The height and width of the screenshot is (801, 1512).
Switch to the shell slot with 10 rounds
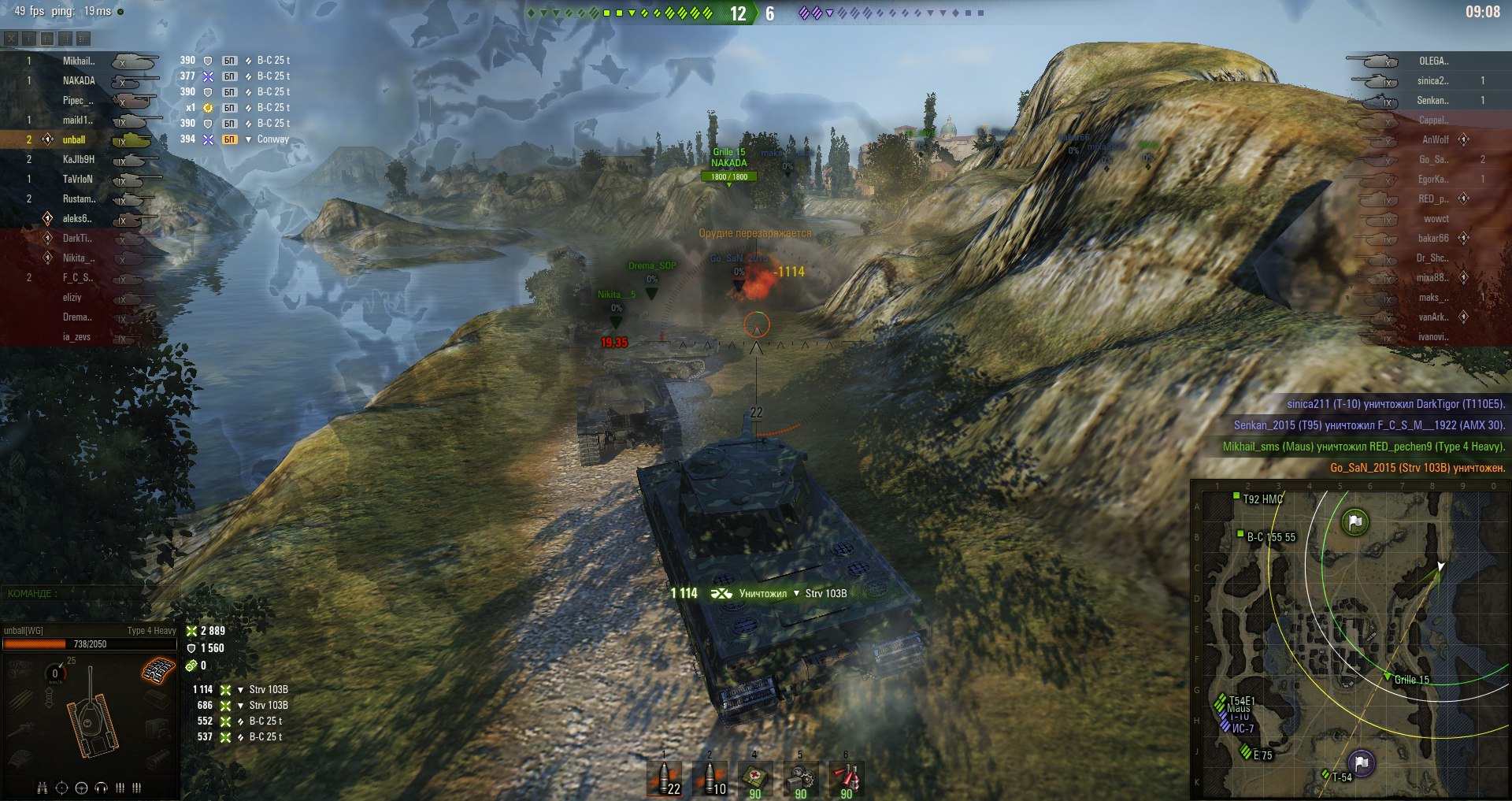(x=710, y=778)
